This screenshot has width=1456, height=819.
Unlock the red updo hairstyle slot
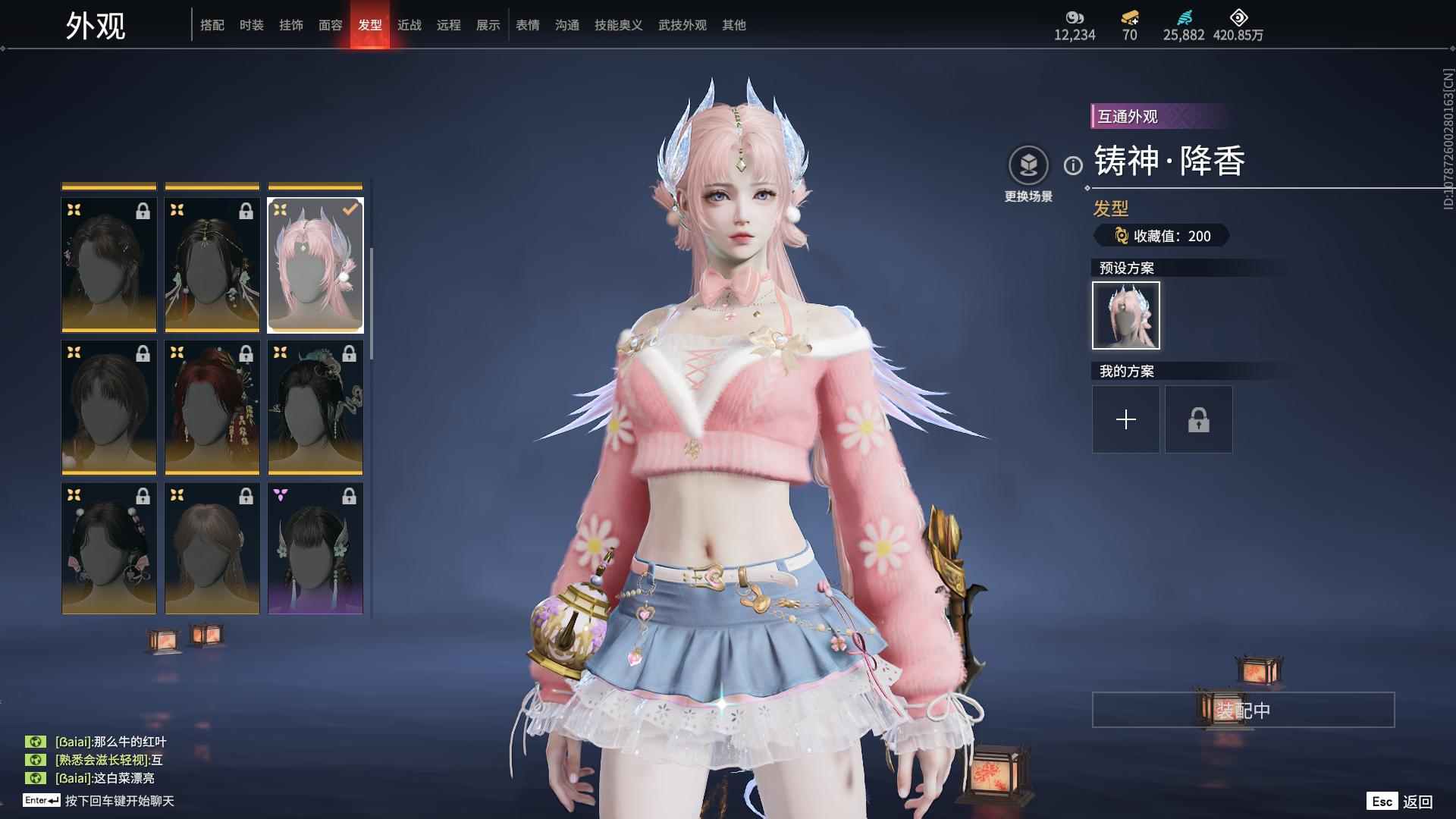[246, 352]
